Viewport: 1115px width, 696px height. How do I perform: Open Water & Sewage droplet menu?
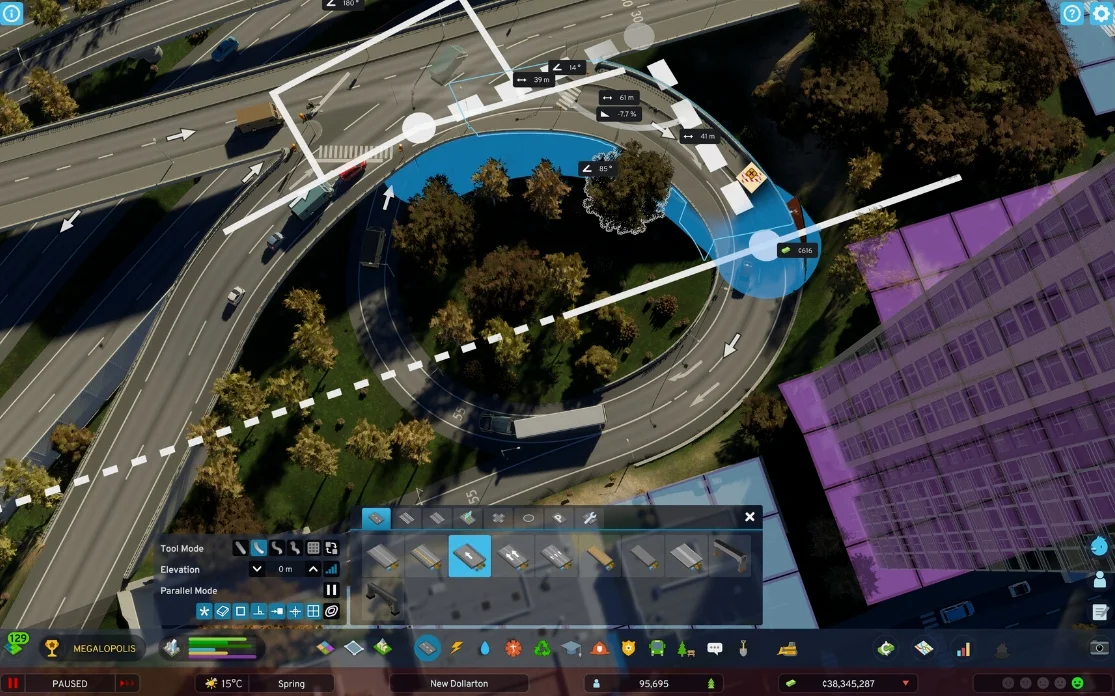(x=485, y=648)
